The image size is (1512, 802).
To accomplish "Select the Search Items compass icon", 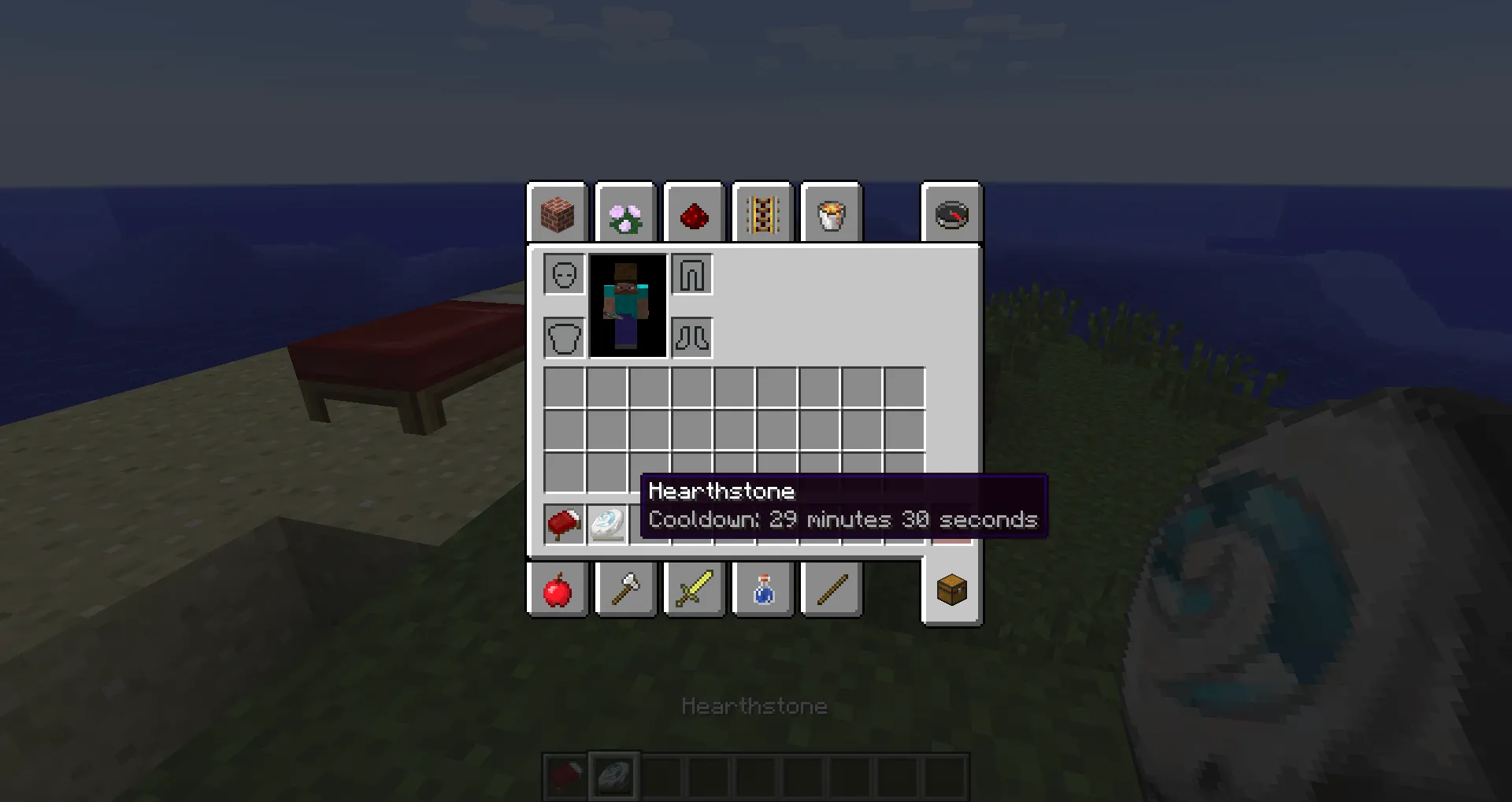I will (951, 213).
